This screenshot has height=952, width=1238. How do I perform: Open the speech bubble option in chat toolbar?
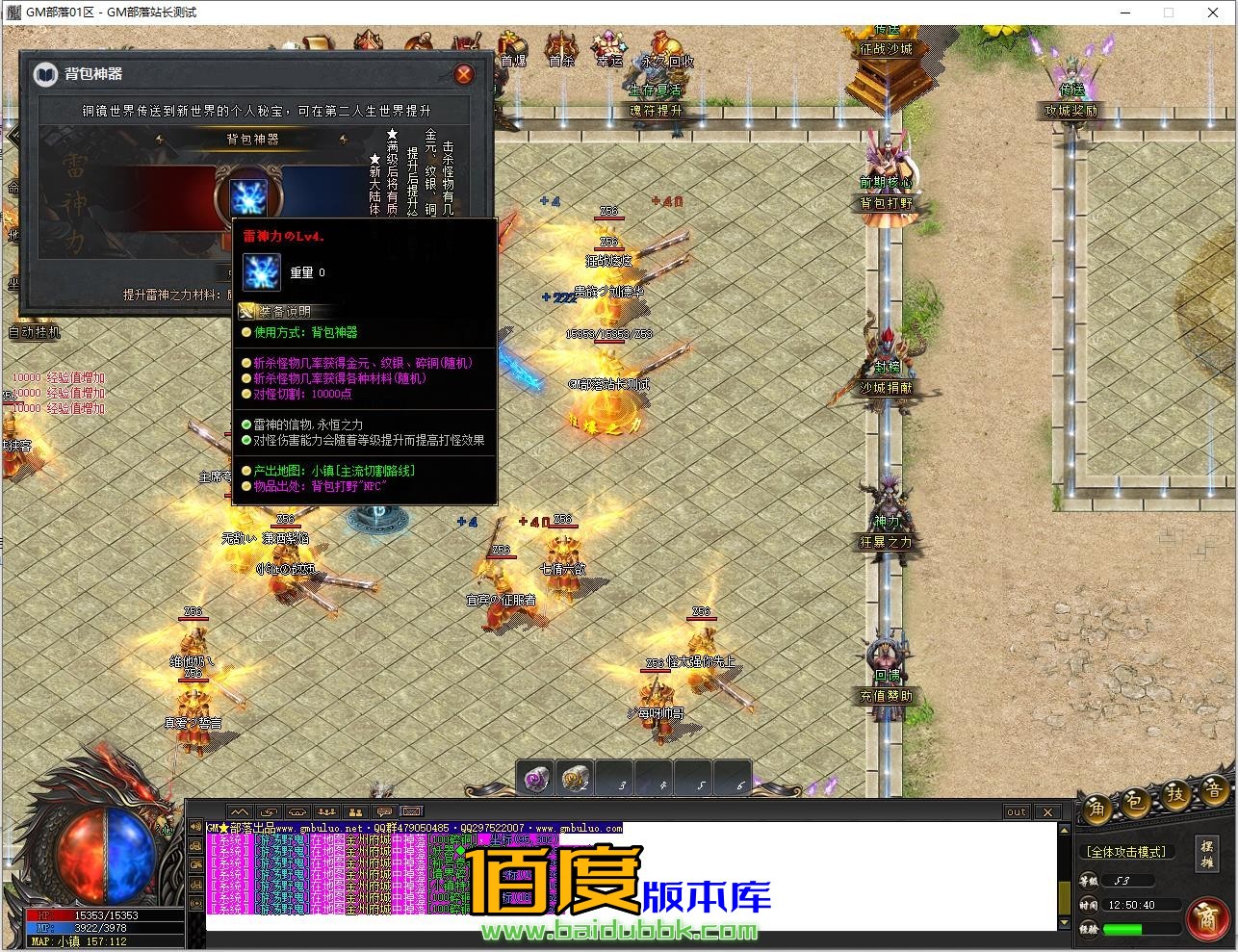(x=383, y=812)
